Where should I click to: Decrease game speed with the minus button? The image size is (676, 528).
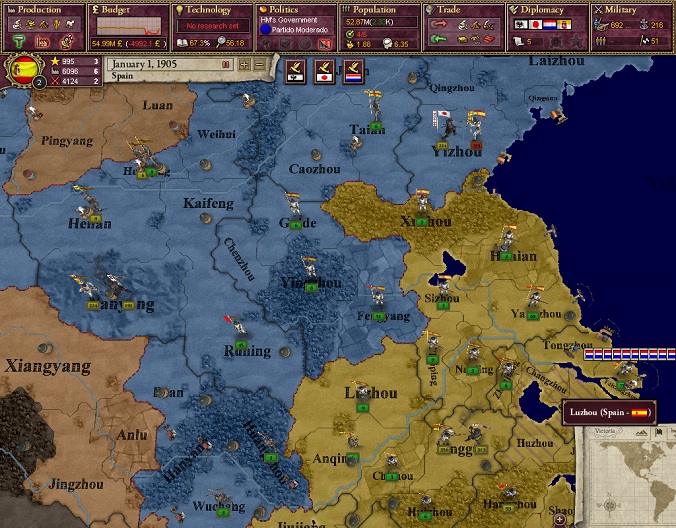coord(259,64)
